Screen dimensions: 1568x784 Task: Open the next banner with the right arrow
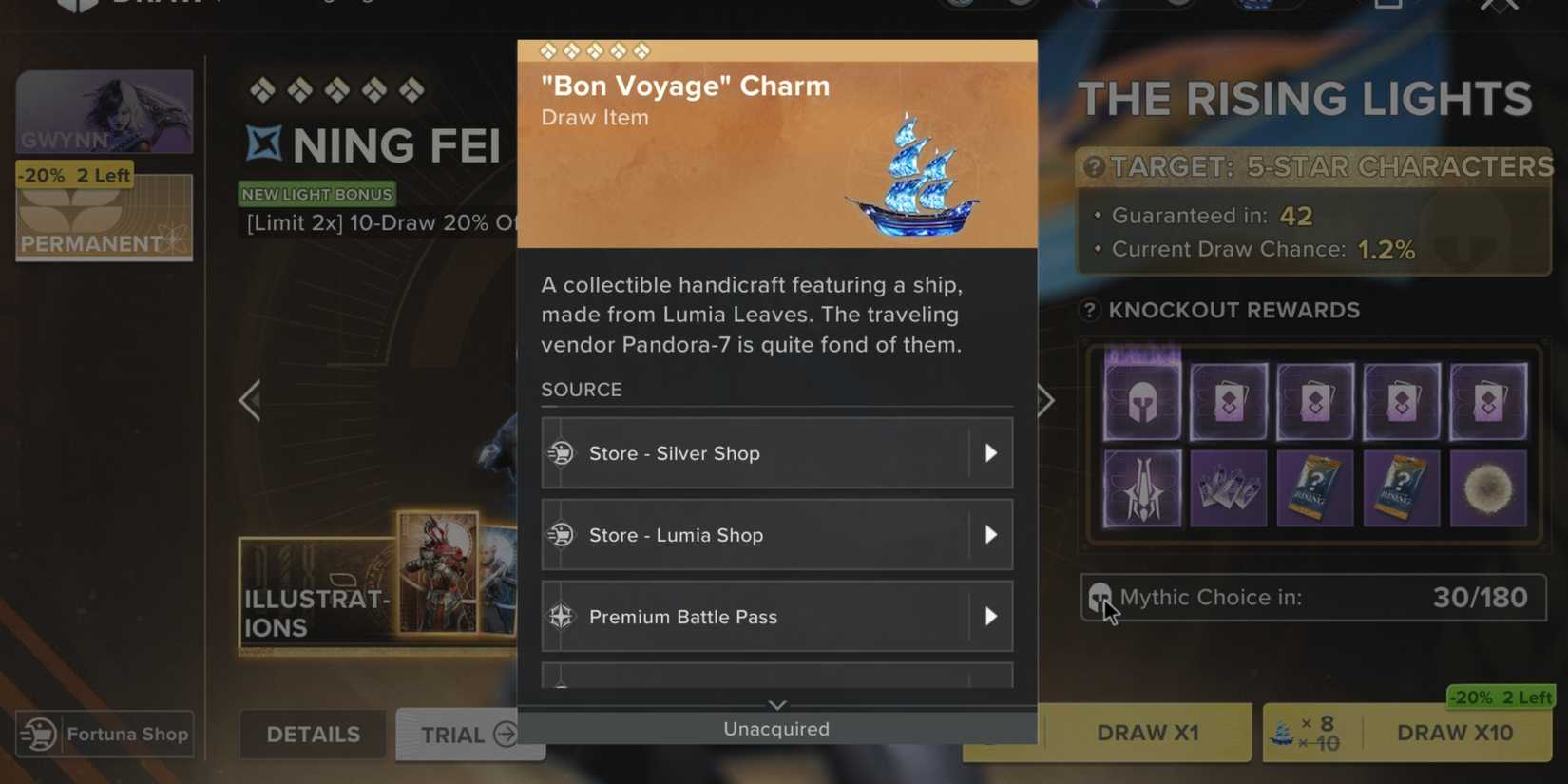point(1045,400)
